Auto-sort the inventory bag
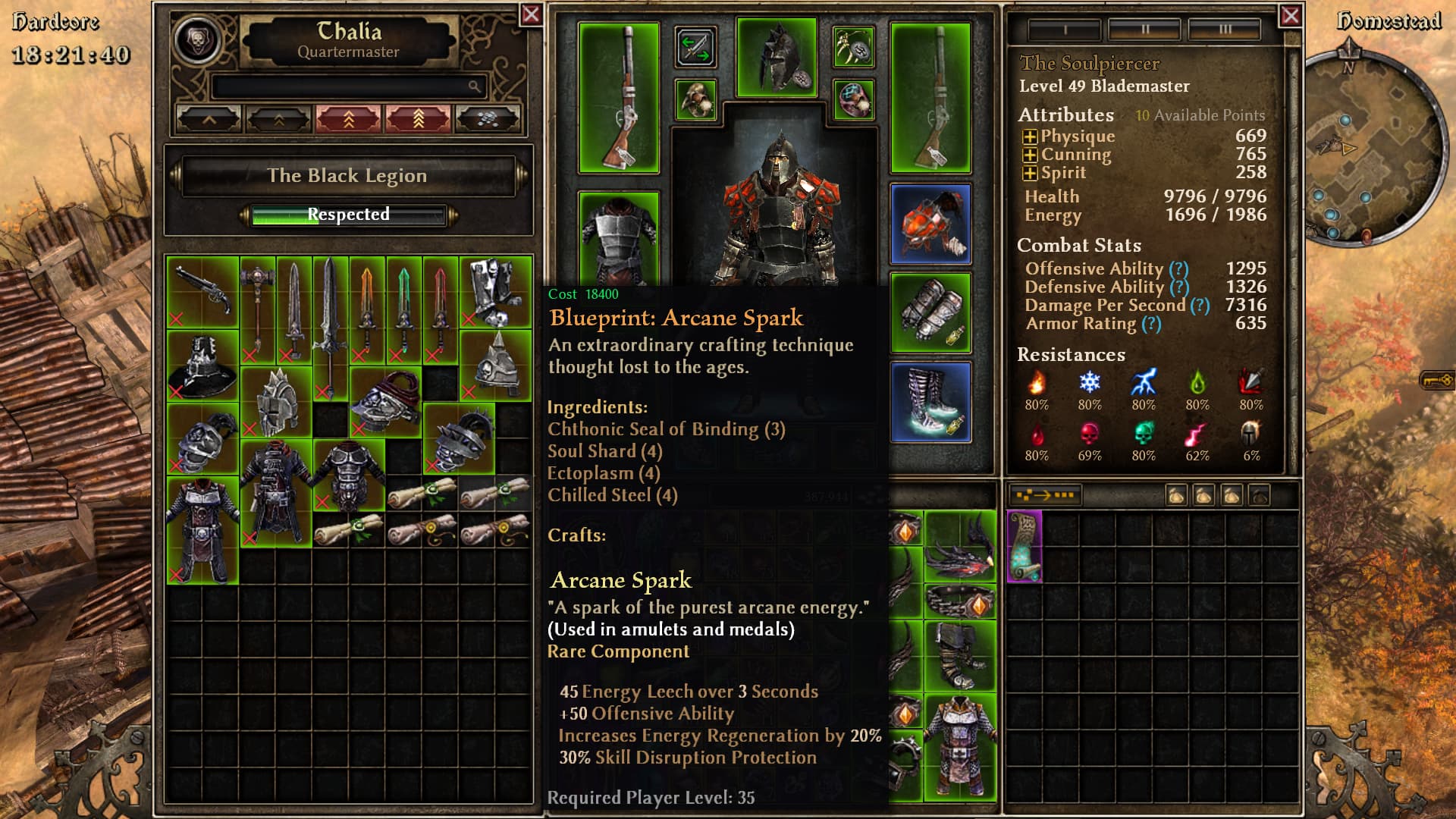This screenshot has height=819, width=1456. pos(1044,496)
